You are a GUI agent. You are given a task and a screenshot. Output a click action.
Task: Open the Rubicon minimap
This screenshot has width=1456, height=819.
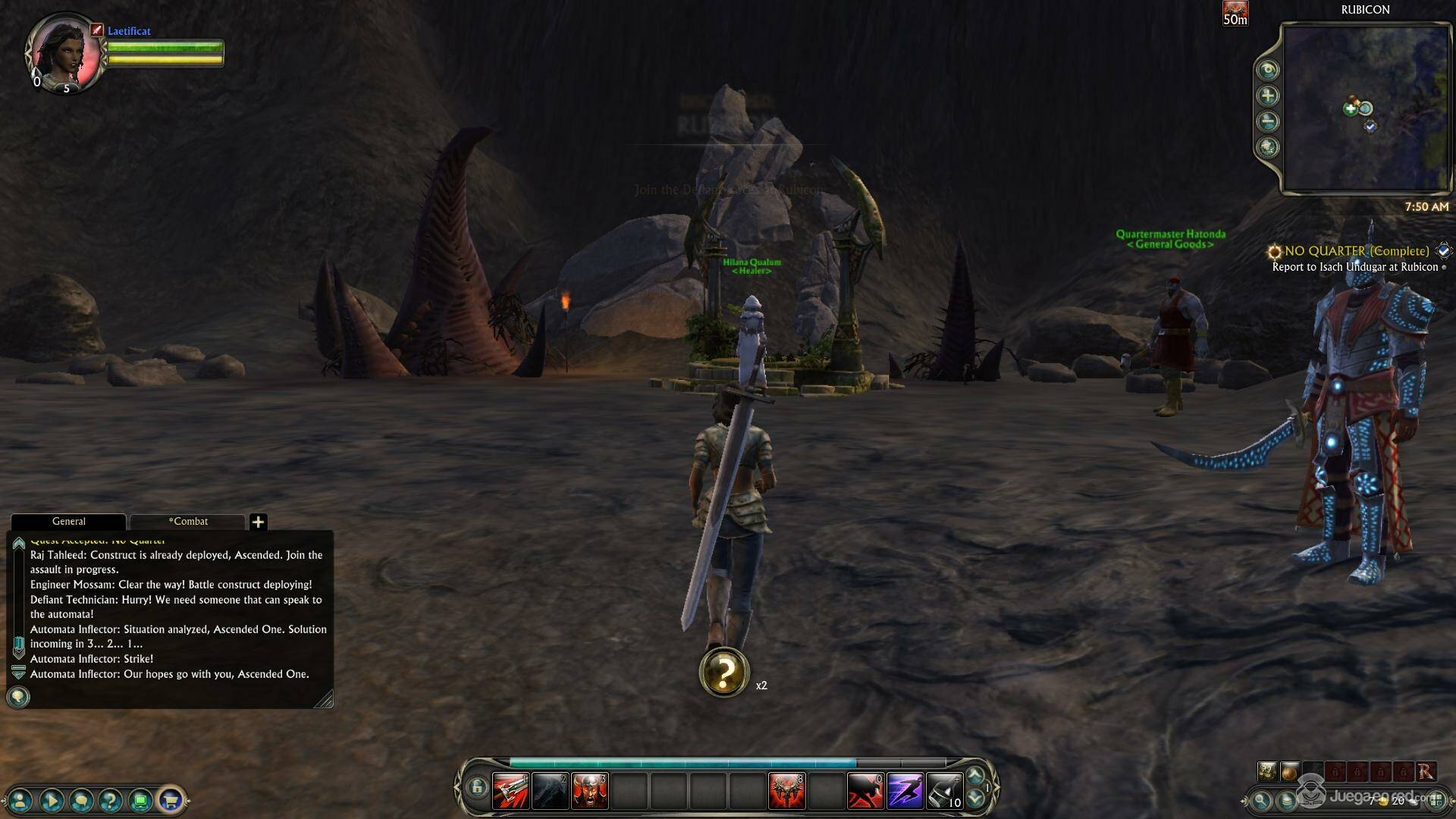coord(1365,108)
